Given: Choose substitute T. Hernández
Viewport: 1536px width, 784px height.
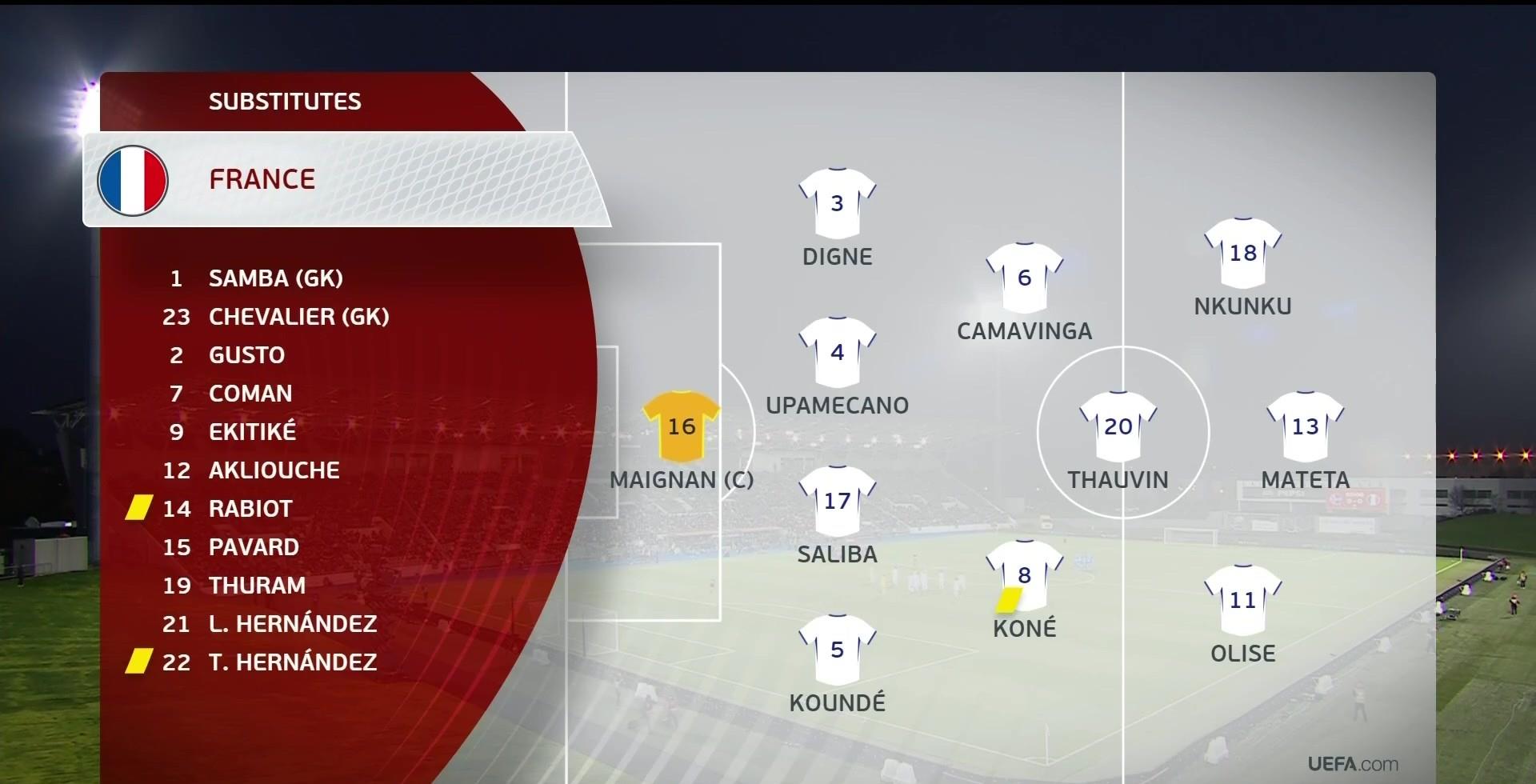Looking at the screenshot, I should coord(292,662).
